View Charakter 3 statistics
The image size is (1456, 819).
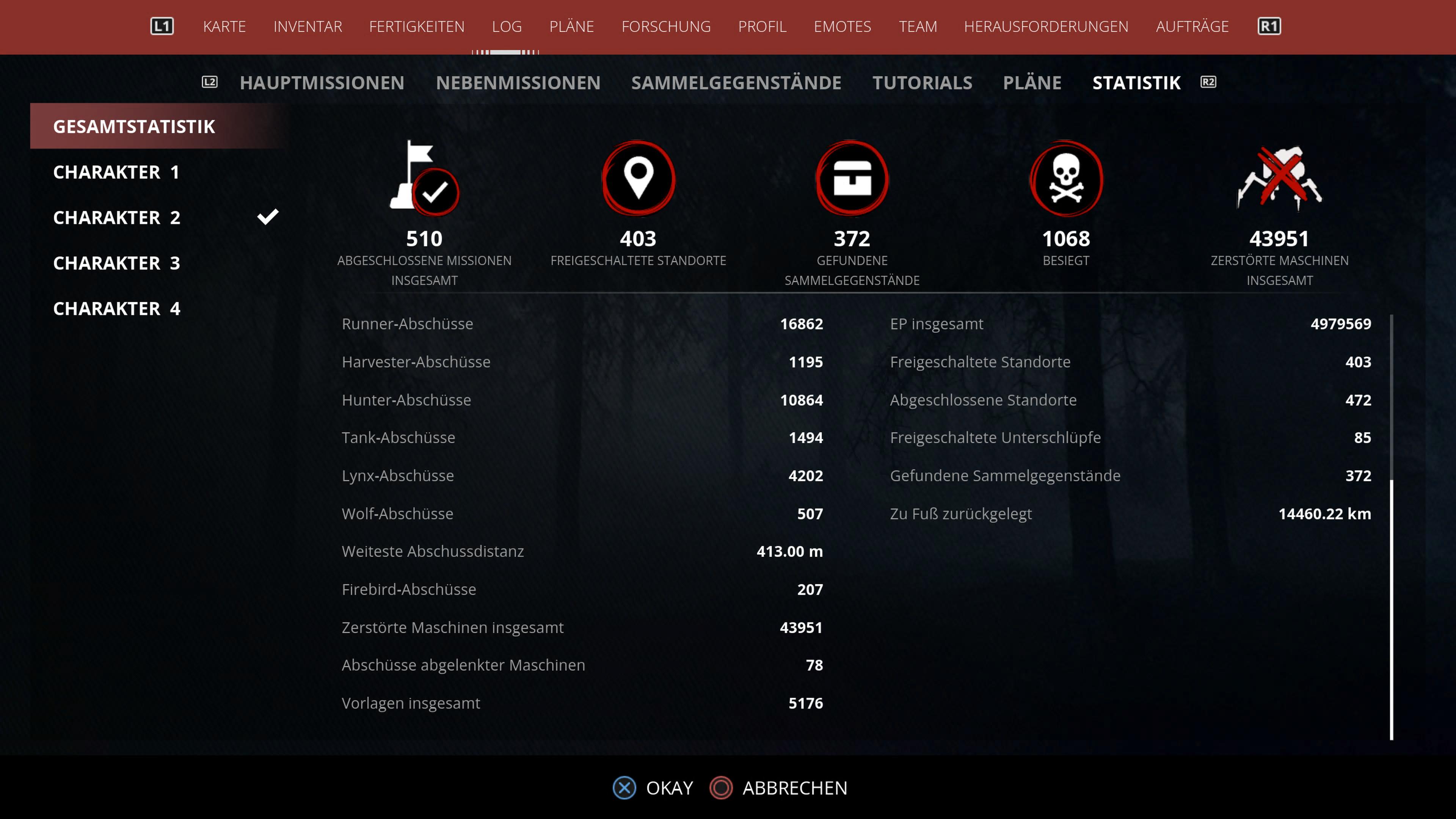coord(116,263)
